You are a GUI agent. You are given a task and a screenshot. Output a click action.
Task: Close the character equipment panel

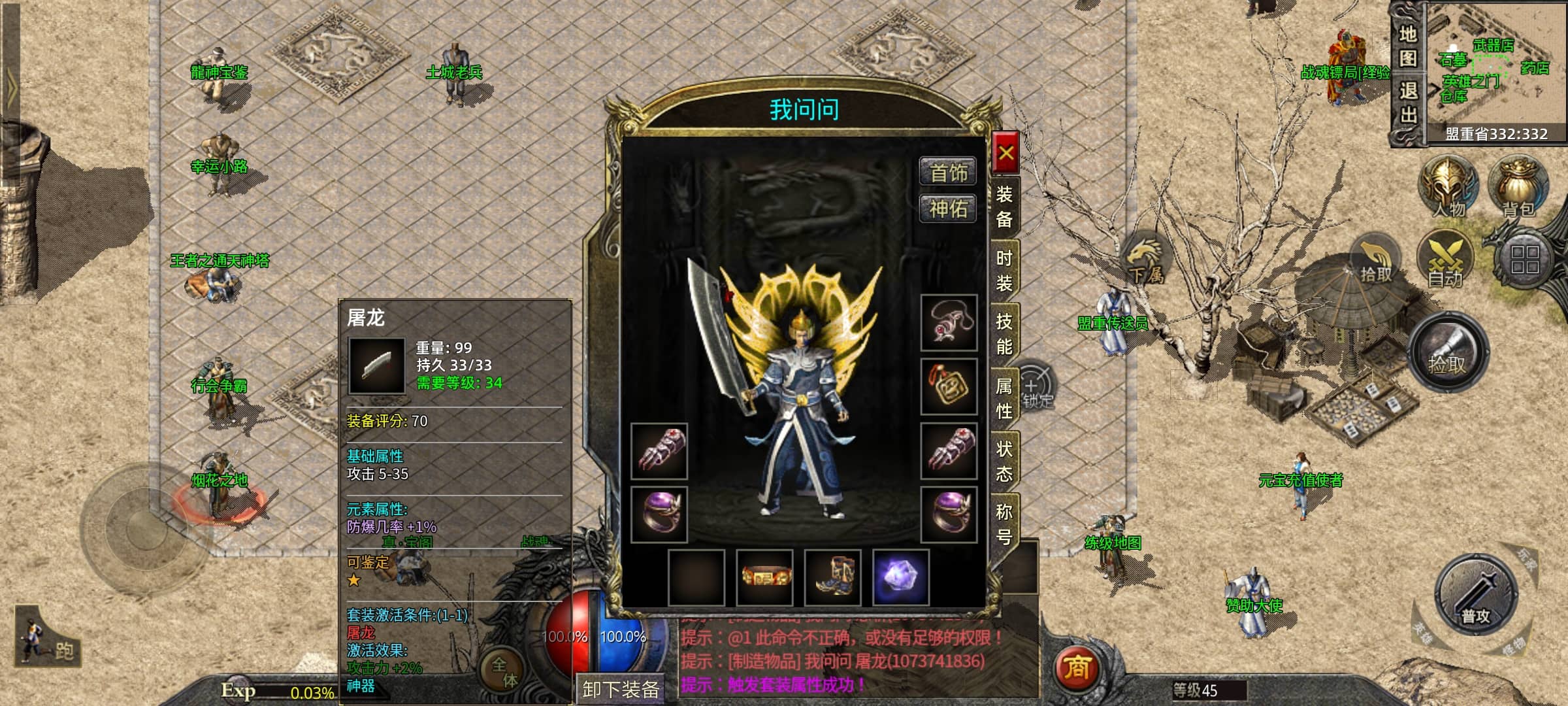1005,154
